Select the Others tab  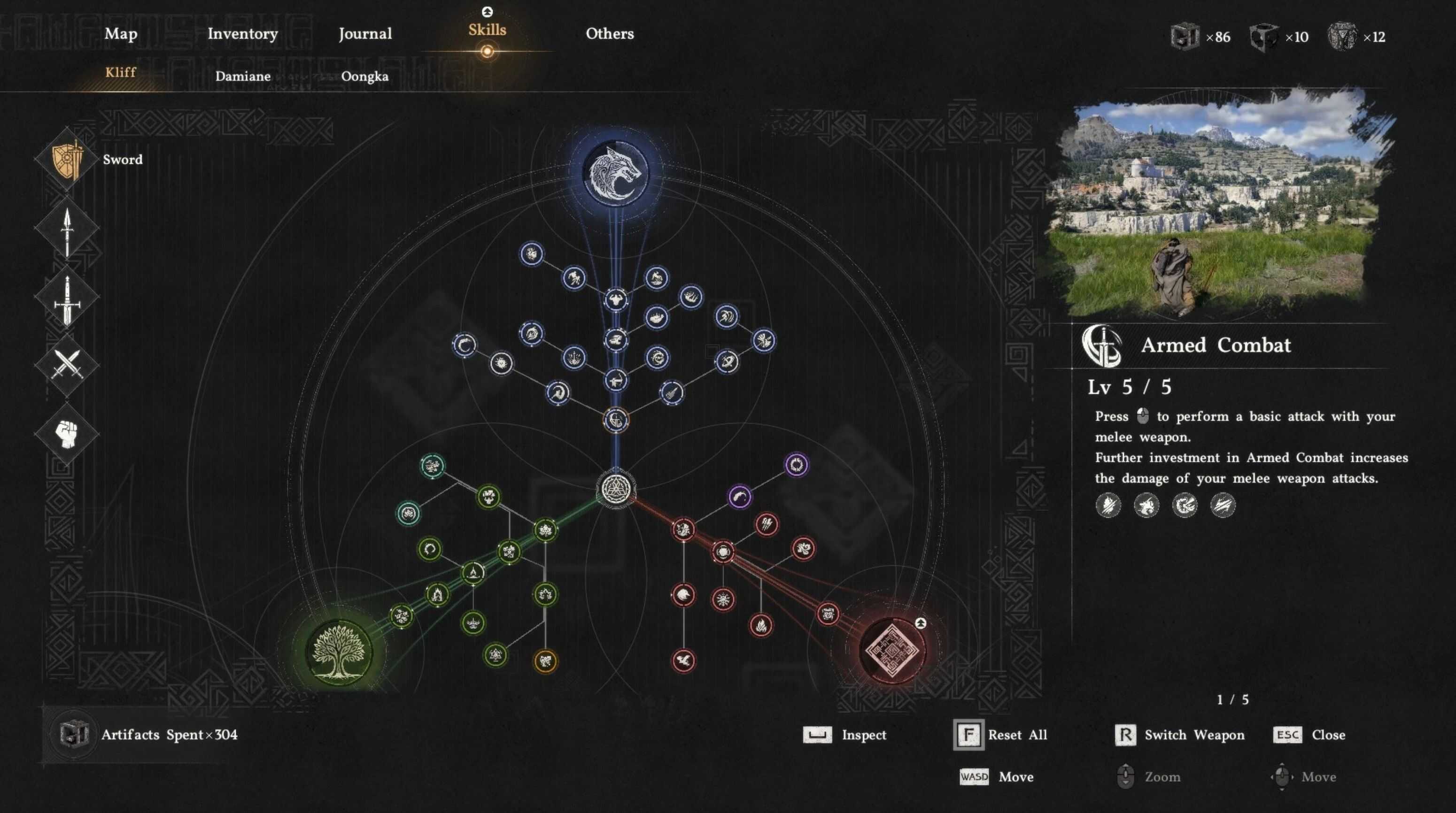coord(609,34)
